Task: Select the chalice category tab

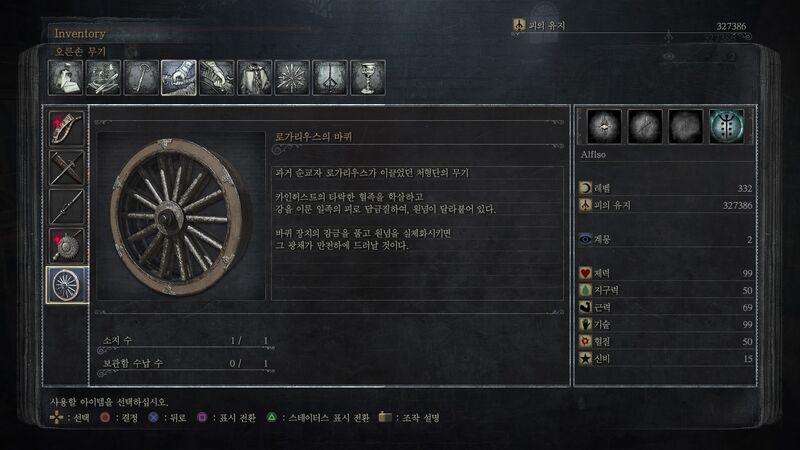Action: point(367,77)
